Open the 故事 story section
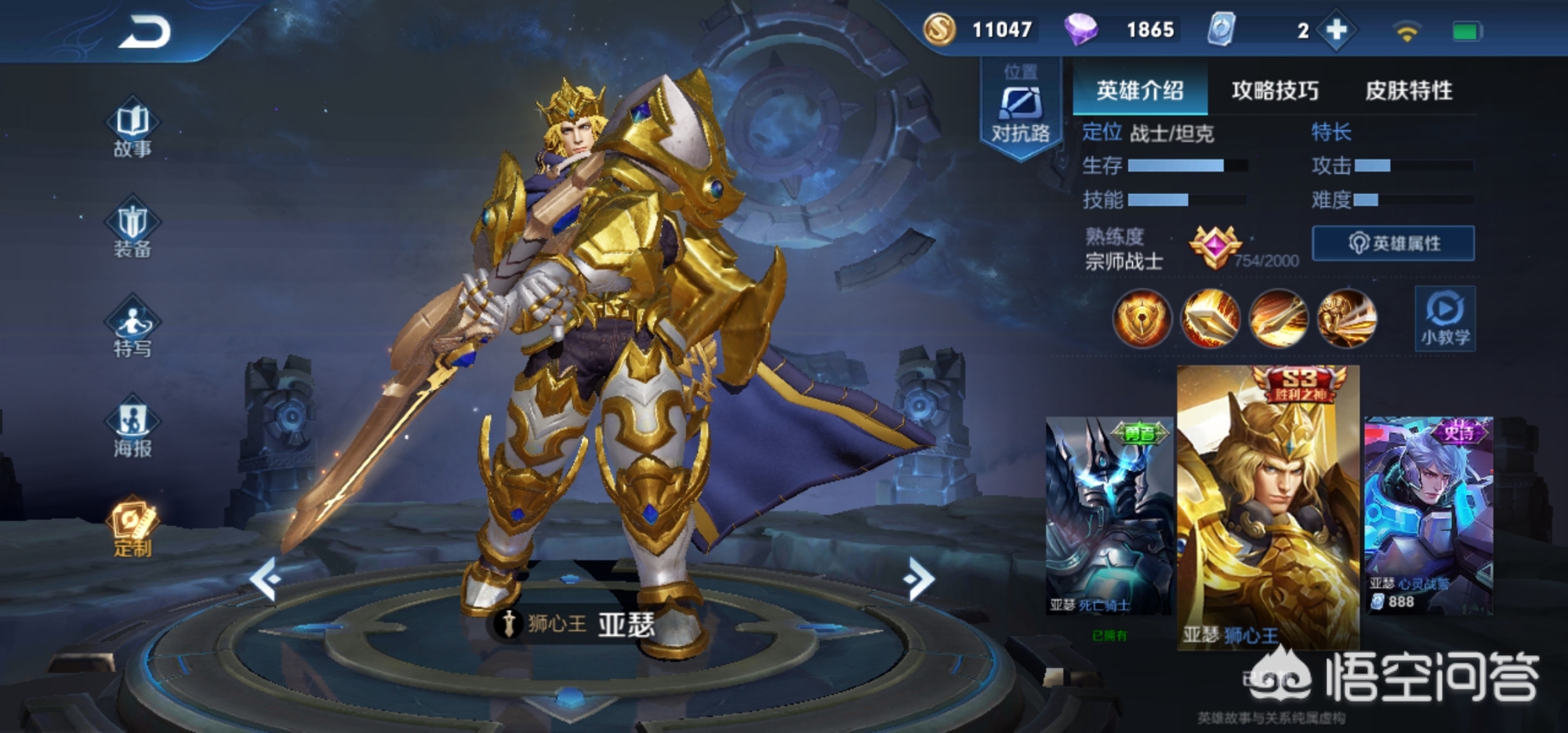Screen dimensions: 1568x733 132,128
